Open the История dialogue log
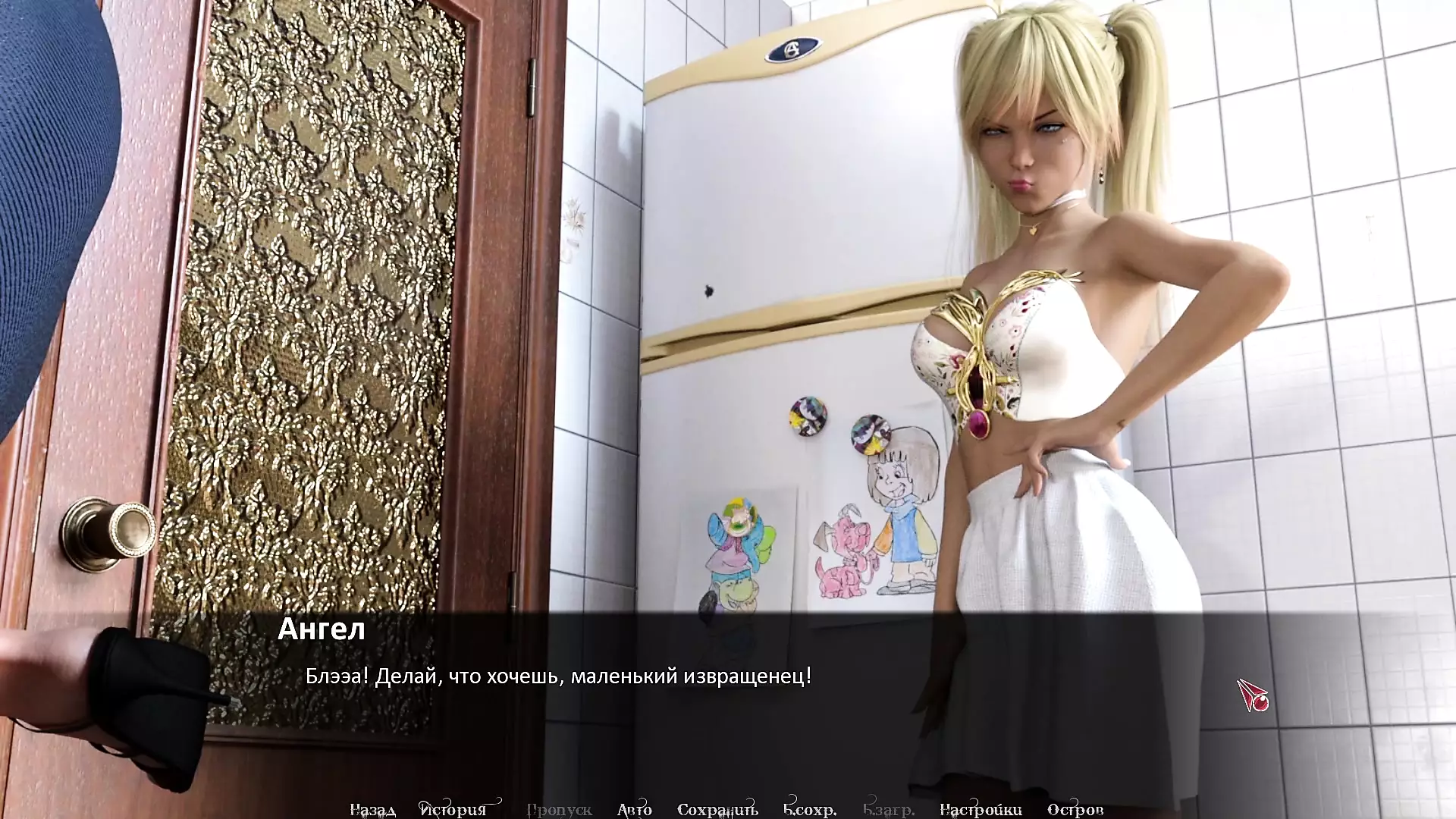The image size is (1456, 819). (x=453, y=810)
